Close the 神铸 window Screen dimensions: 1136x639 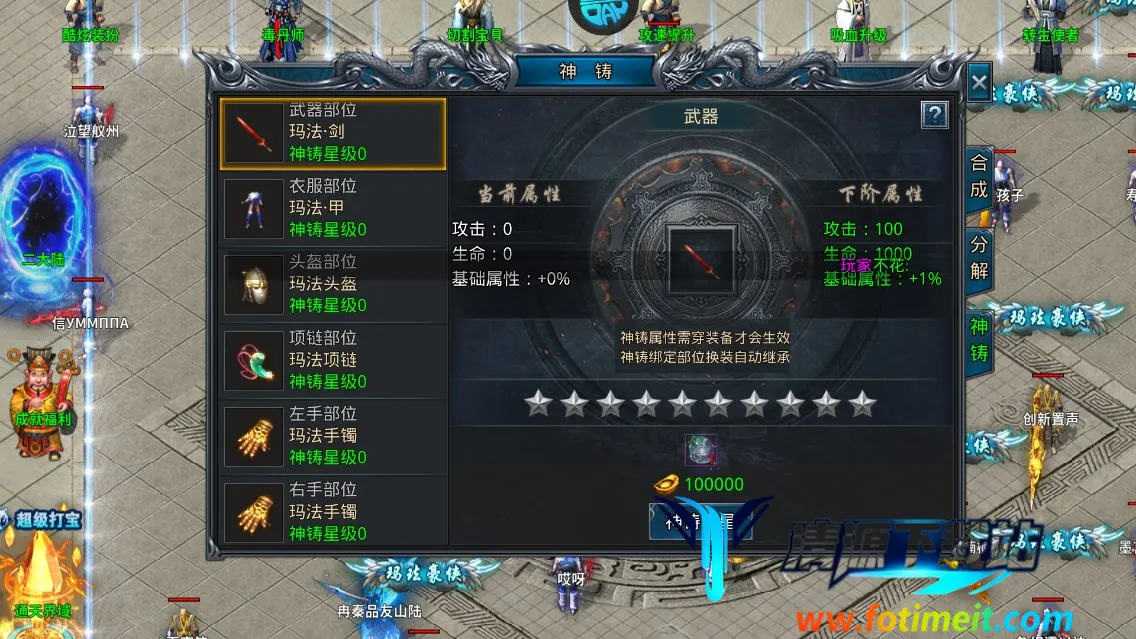tap(979, 83)
